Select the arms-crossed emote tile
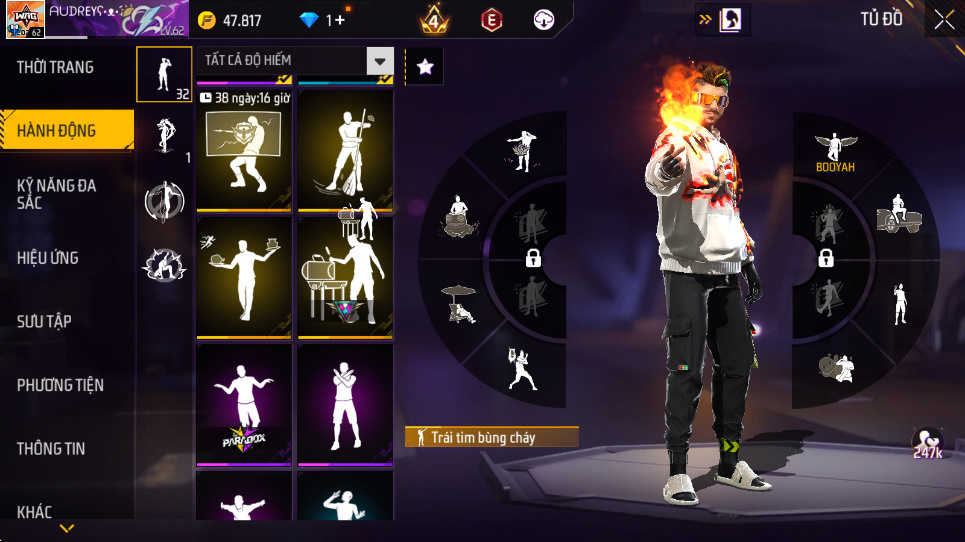 coord(346,405)
